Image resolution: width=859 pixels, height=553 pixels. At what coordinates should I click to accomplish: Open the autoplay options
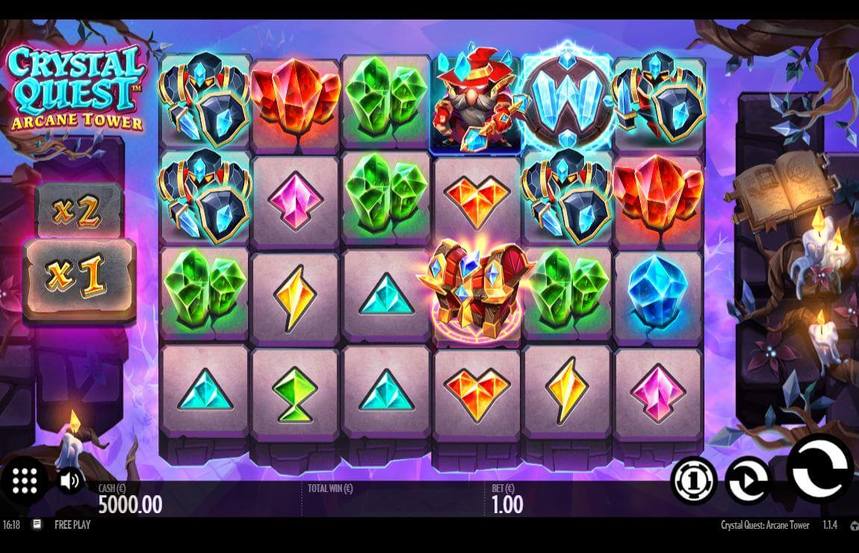746,479
